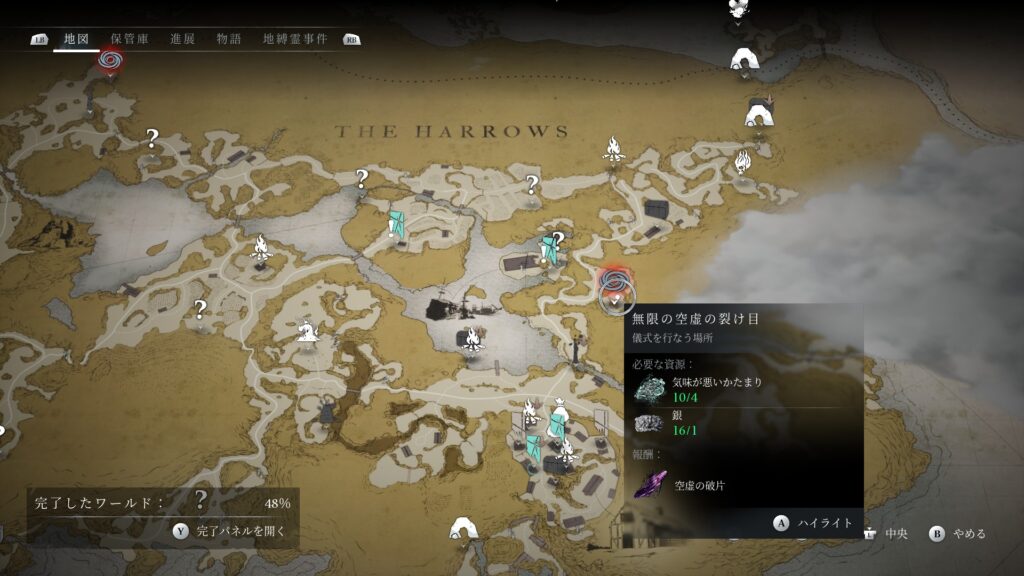Open the 保管庫 storage tab
This screenshot has width=1024, height=576.
[x=129, y=39]
